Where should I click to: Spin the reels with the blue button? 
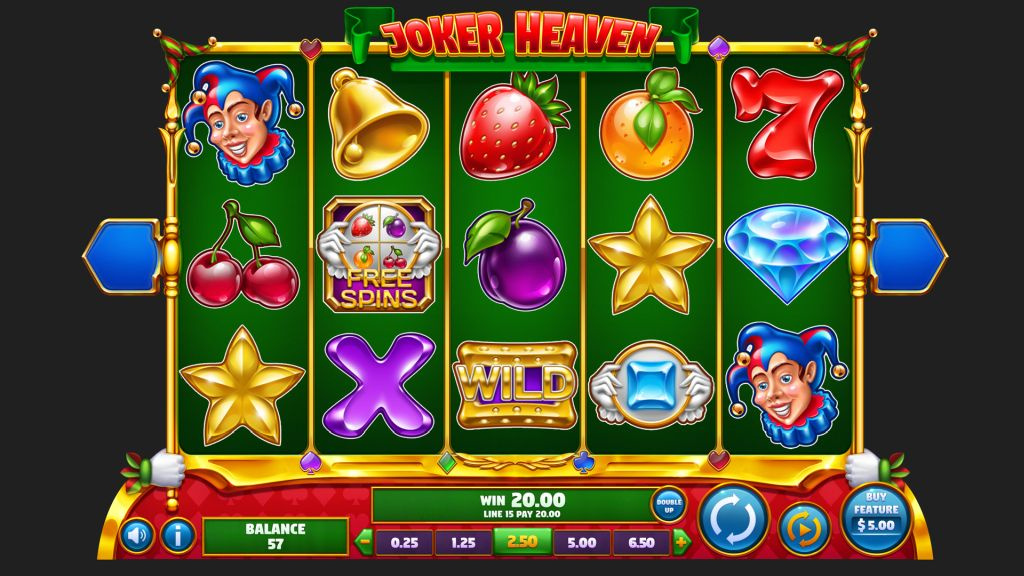734,518
